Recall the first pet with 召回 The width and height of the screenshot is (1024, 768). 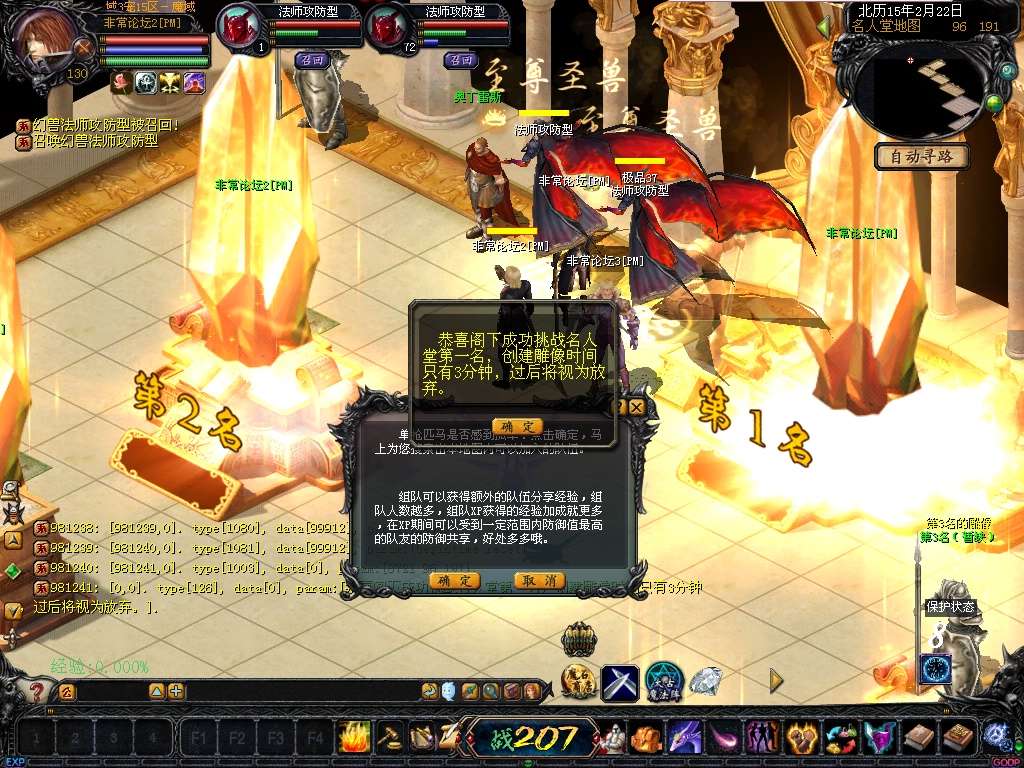pyautogui.click(x=312, y=60)
